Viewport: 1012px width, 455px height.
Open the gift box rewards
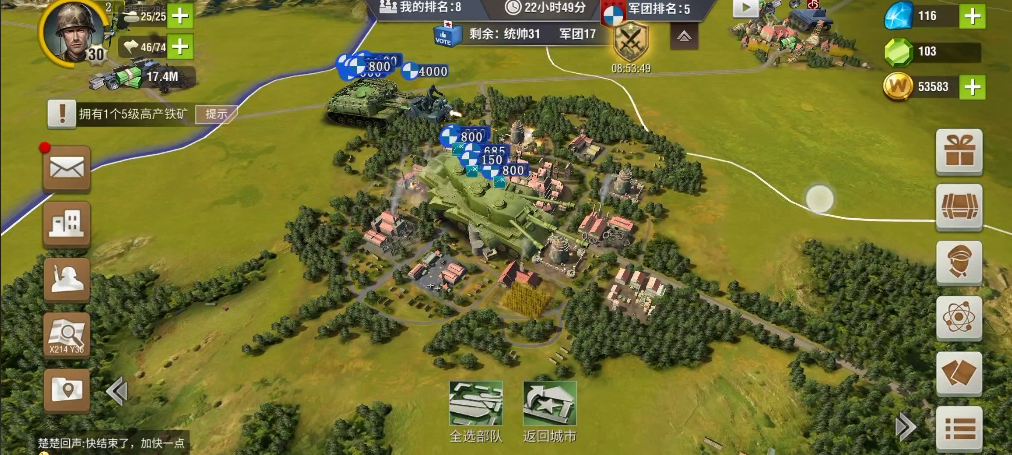pyautogui.click(x=958, y=152)
